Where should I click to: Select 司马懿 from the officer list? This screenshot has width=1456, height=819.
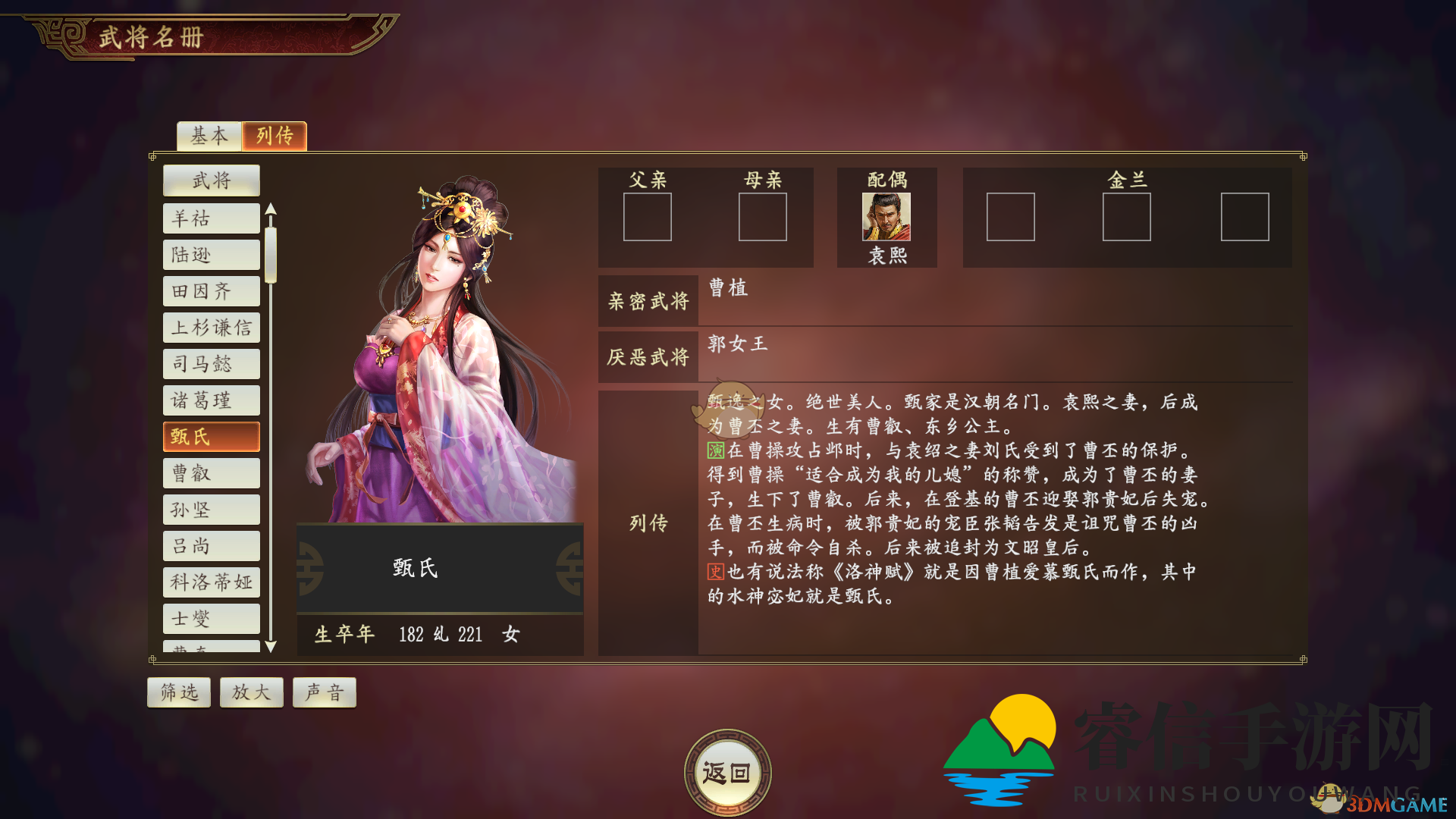click(x=211, y=364)
